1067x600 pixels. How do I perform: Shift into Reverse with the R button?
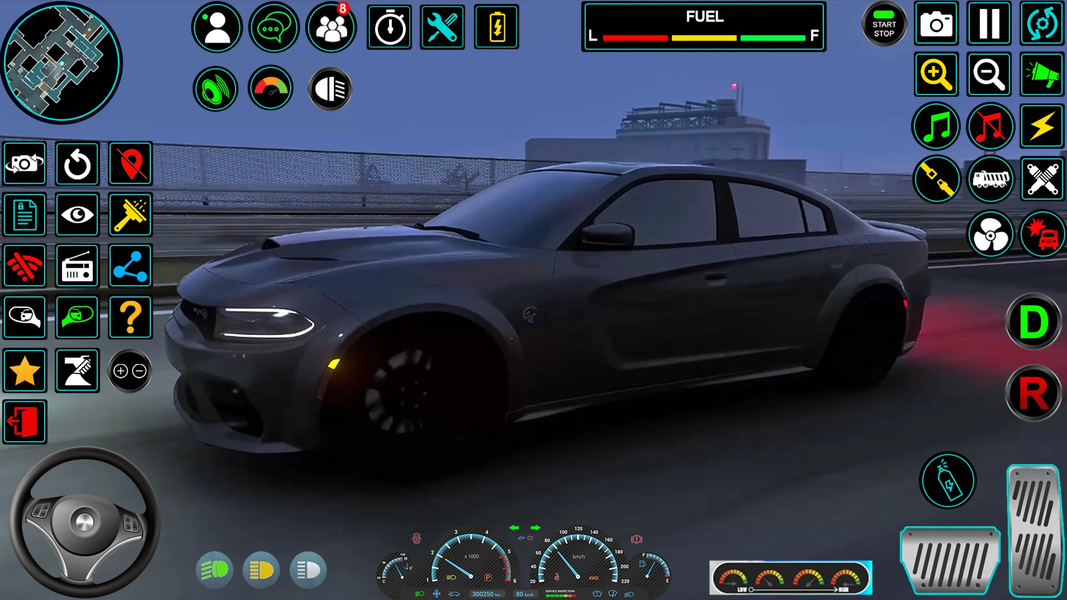[1033, 394]
